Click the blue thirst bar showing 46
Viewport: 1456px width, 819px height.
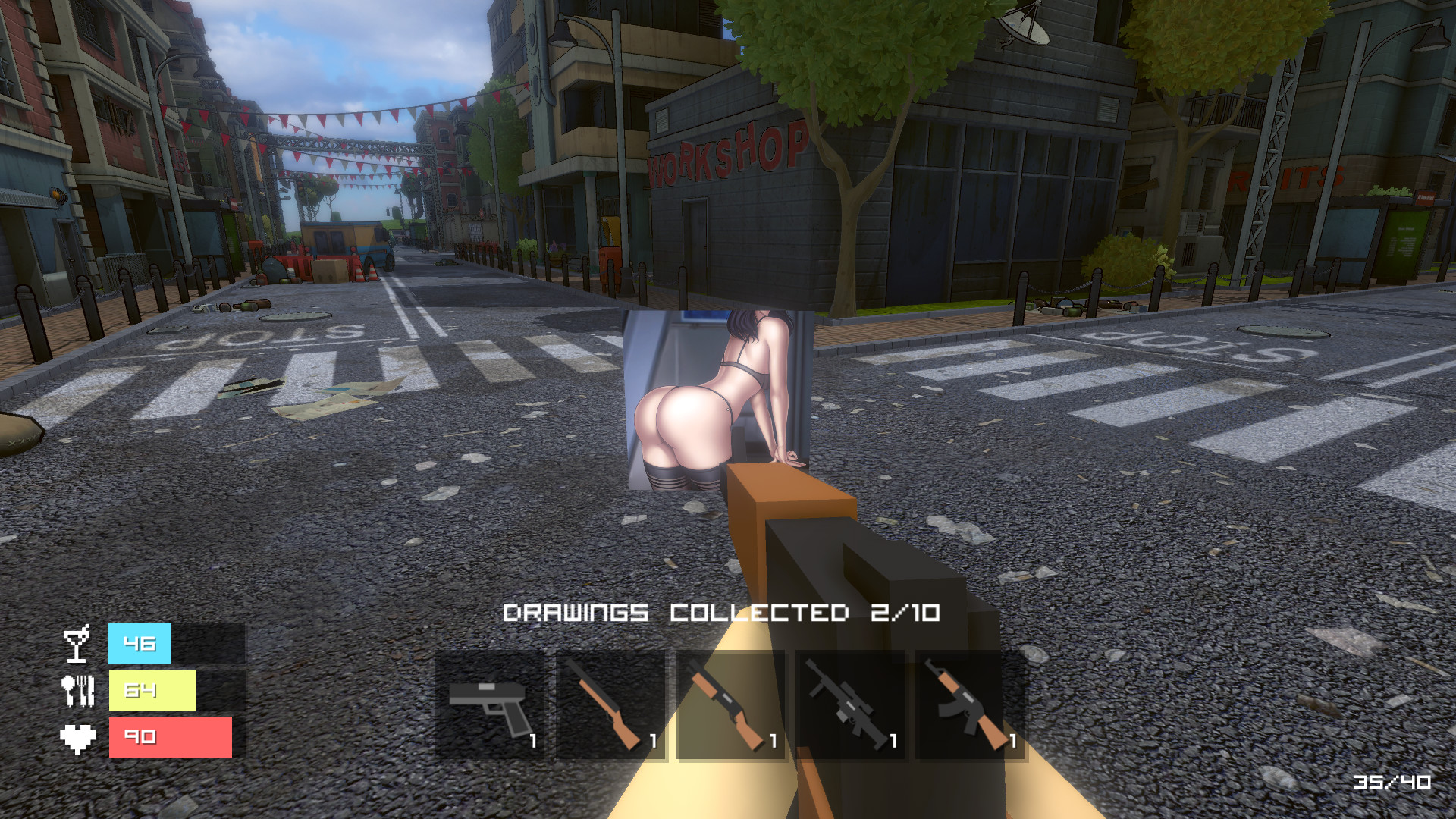coord(139,644)
